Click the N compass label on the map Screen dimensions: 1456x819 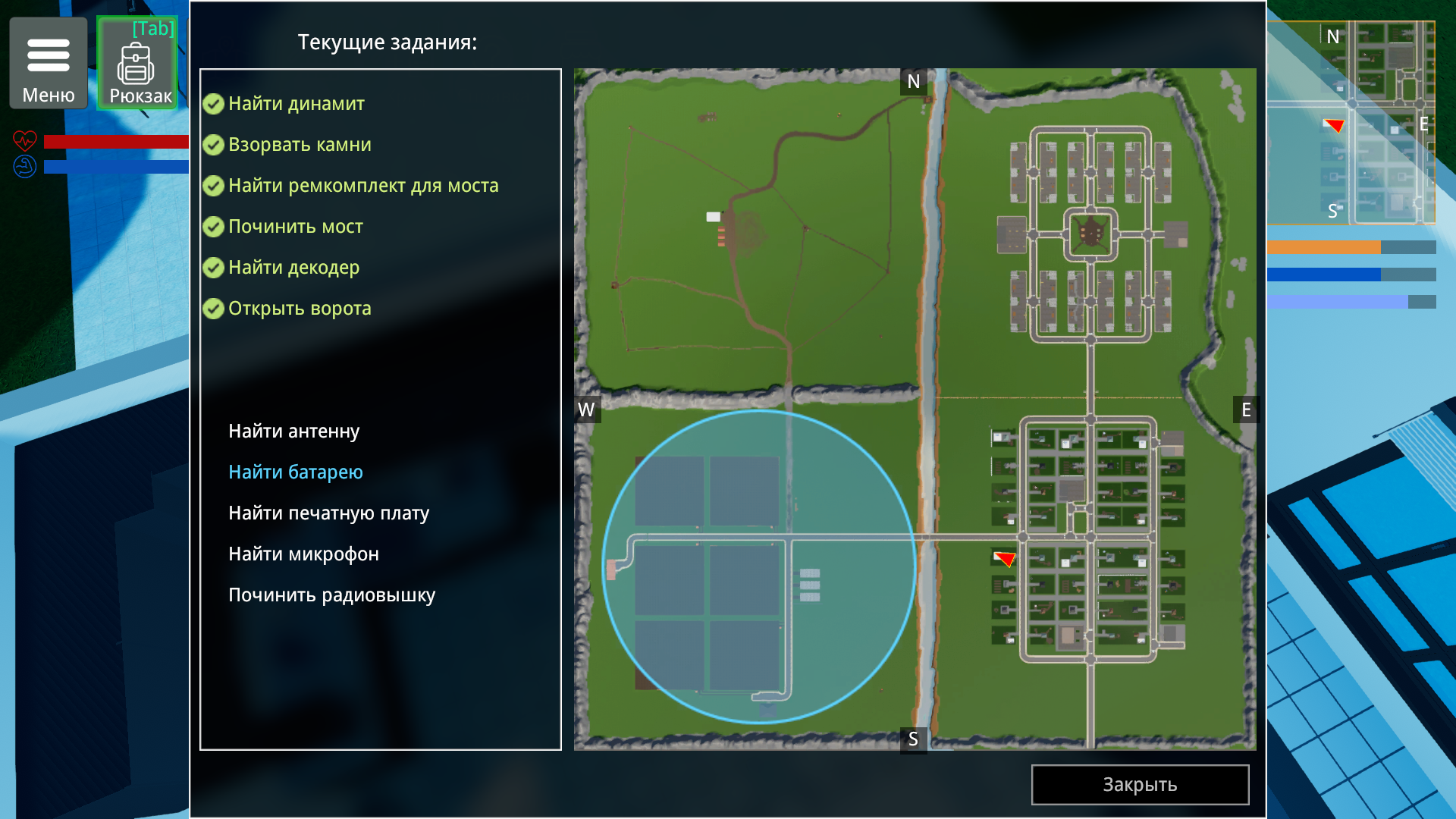click(913, 81)
